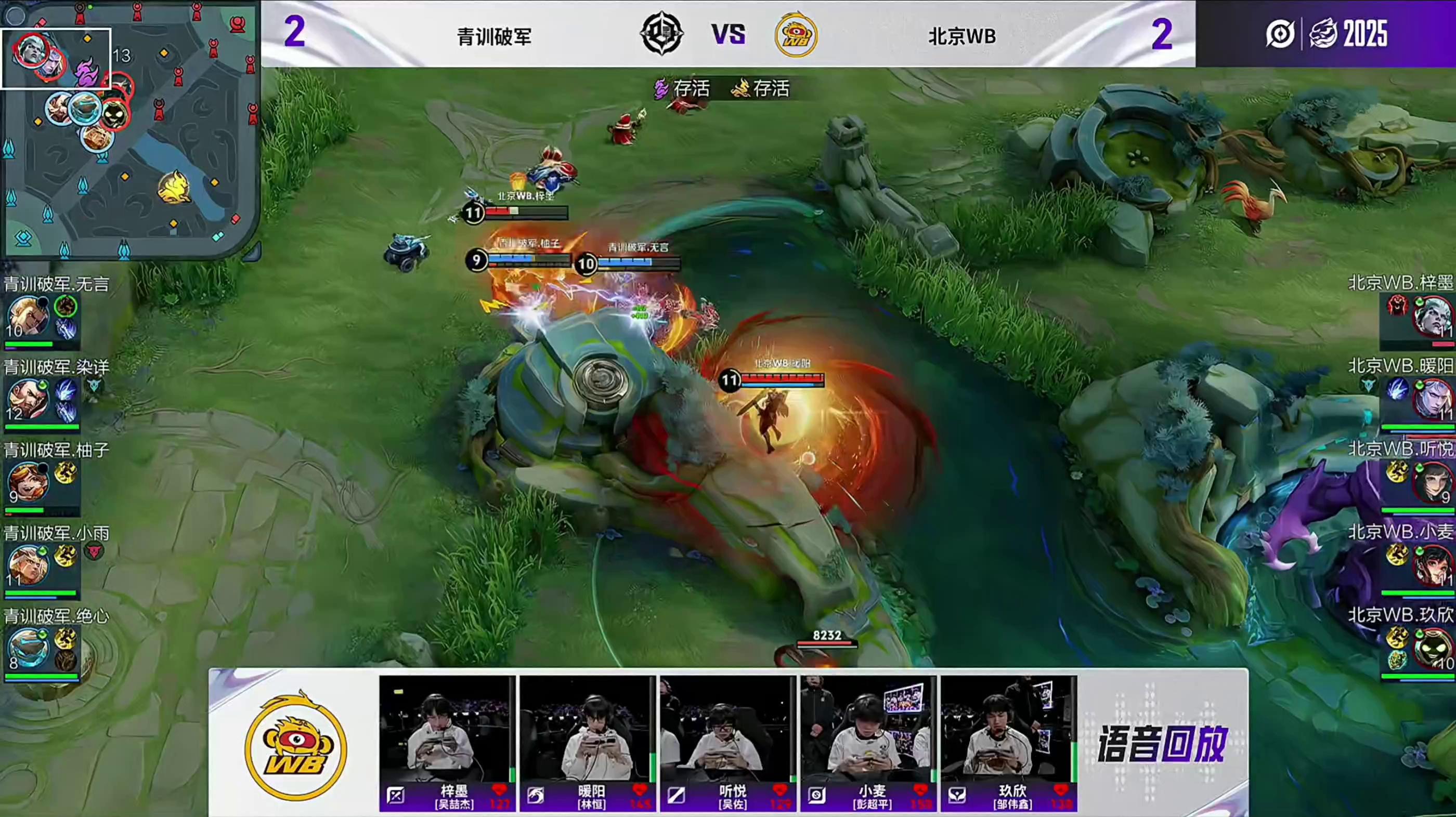Select 青训破军.绝心's hero portrait
Image resolution: width=1456 pixels, height=817 pixels.
[x=28, y=648]
